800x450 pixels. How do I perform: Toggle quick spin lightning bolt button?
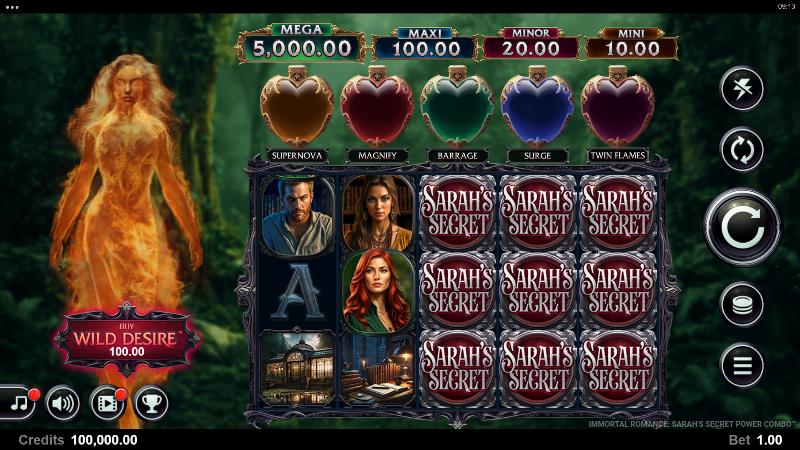coord(742,89)
